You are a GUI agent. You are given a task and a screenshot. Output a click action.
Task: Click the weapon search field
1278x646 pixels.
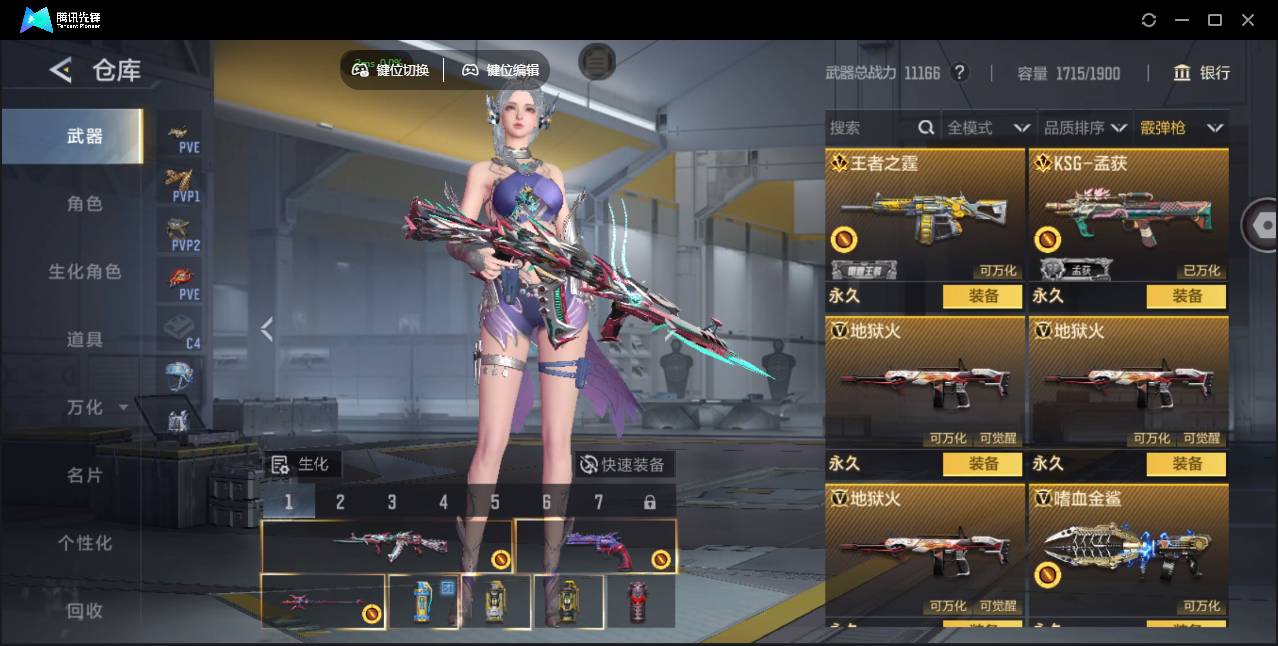pos(870,128)
